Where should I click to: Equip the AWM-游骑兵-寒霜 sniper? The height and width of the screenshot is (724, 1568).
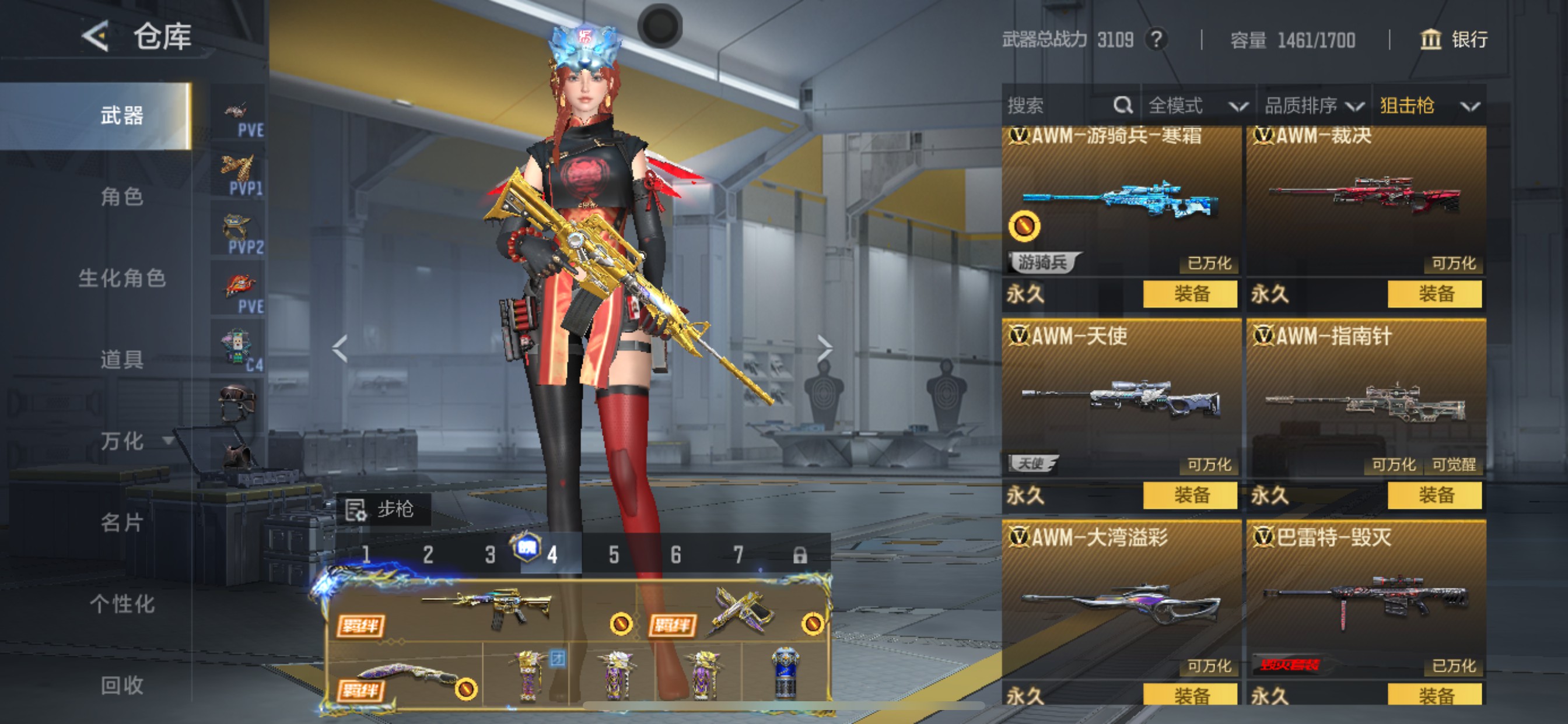coord(1190,294)
